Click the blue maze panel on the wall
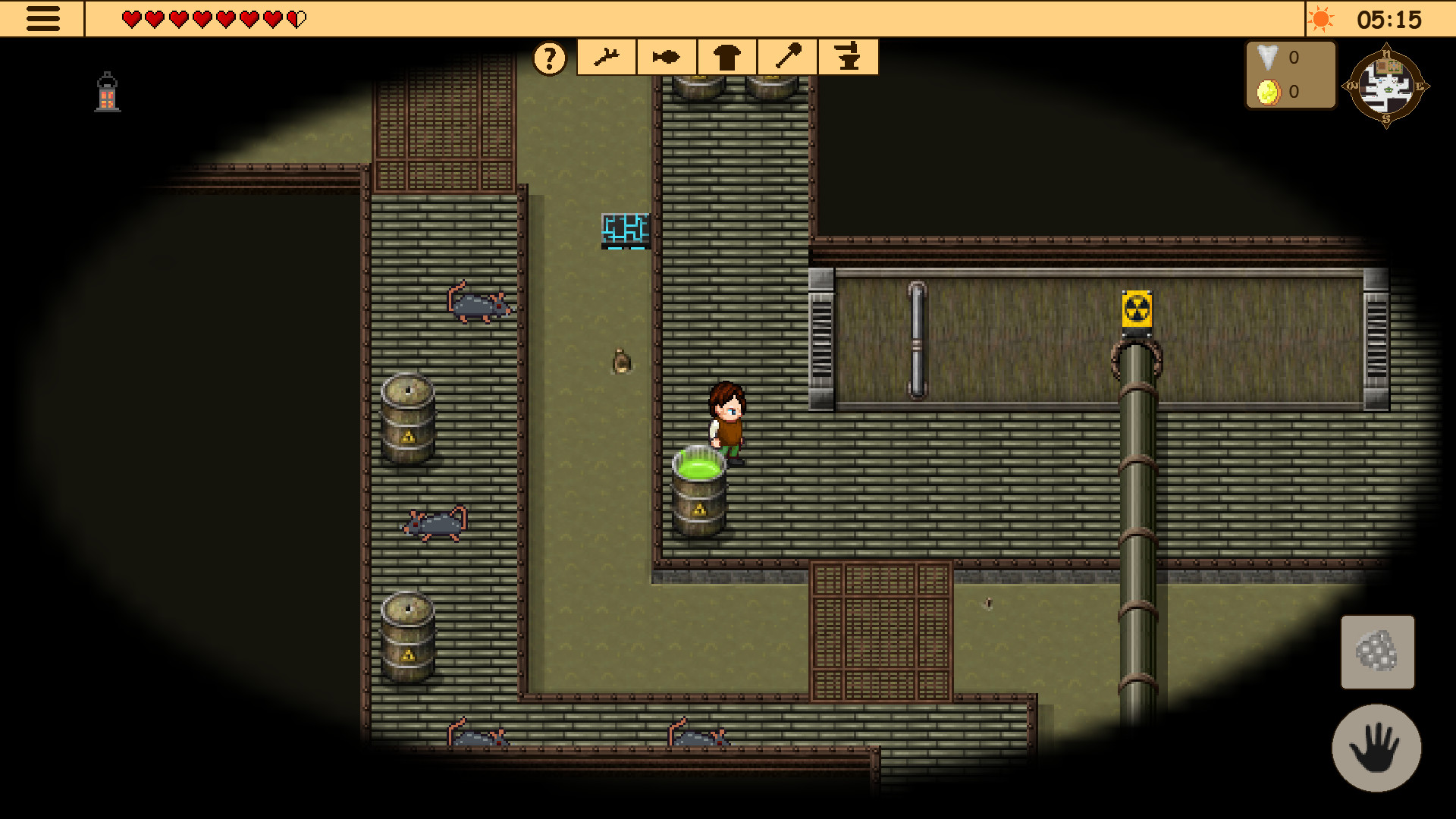This screenshot has height=819, width=1456. point(624,227)
